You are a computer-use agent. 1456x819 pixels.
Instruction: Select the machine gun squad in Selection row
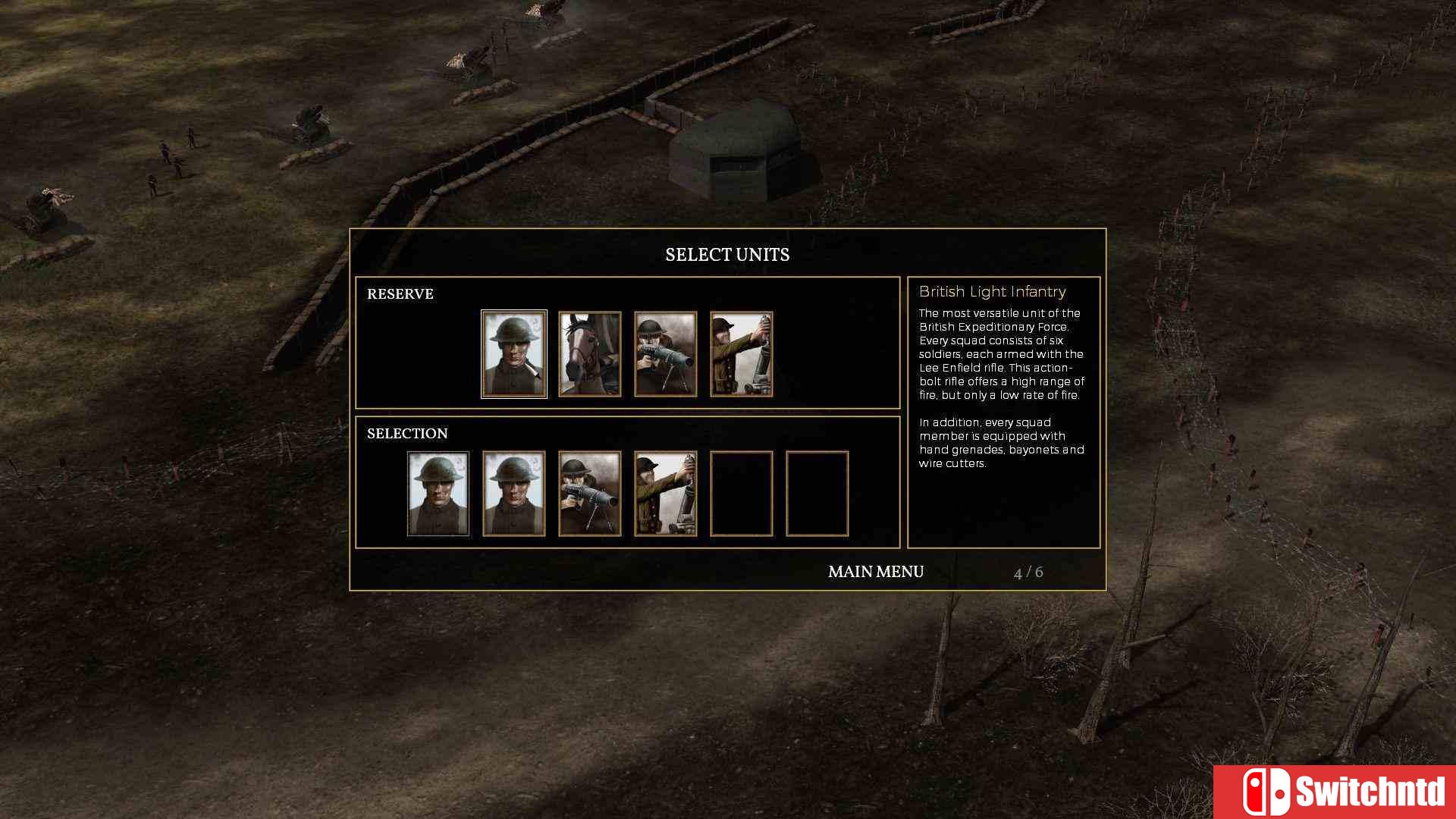tap(589, 494)
